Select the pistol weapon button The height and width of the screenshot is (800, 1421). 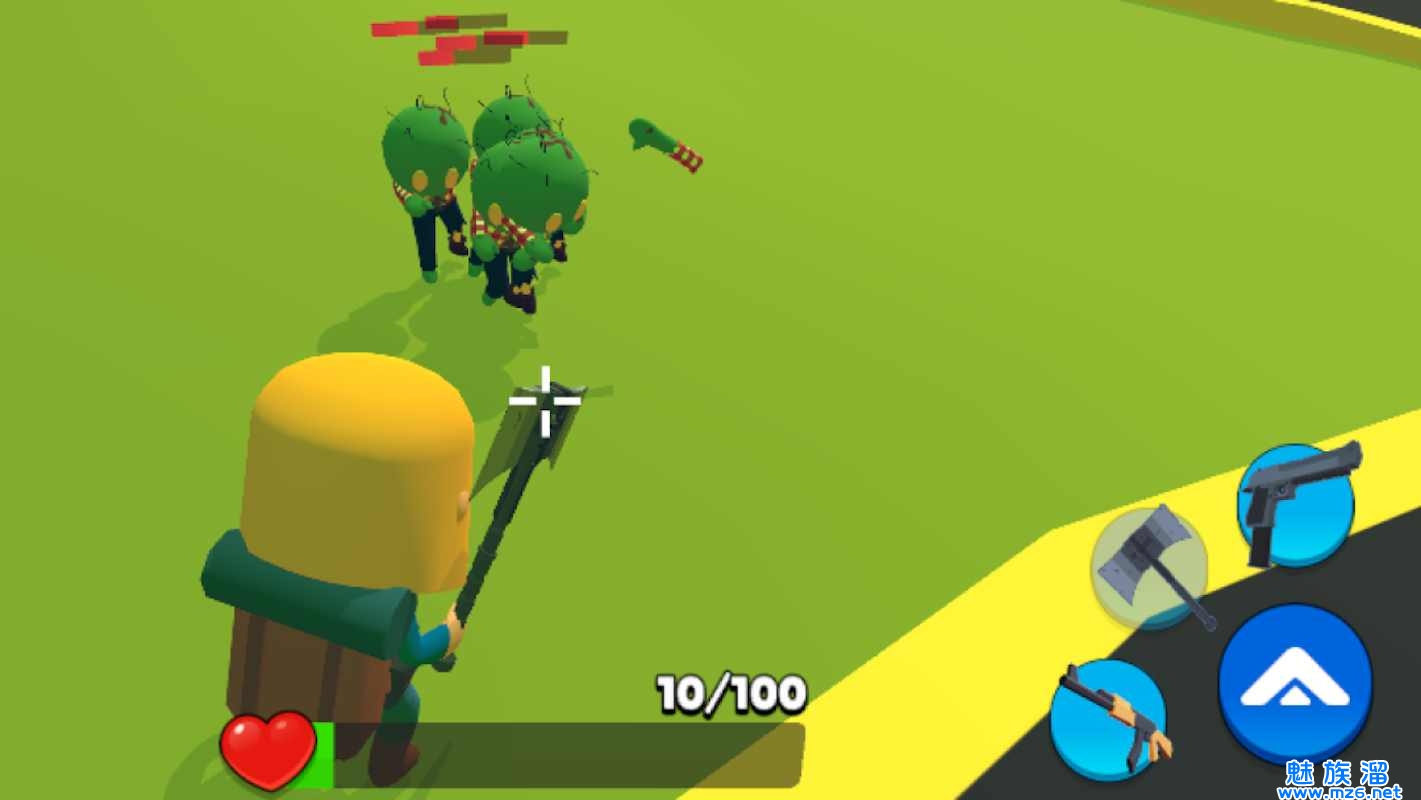click(x=1296, y=506)
